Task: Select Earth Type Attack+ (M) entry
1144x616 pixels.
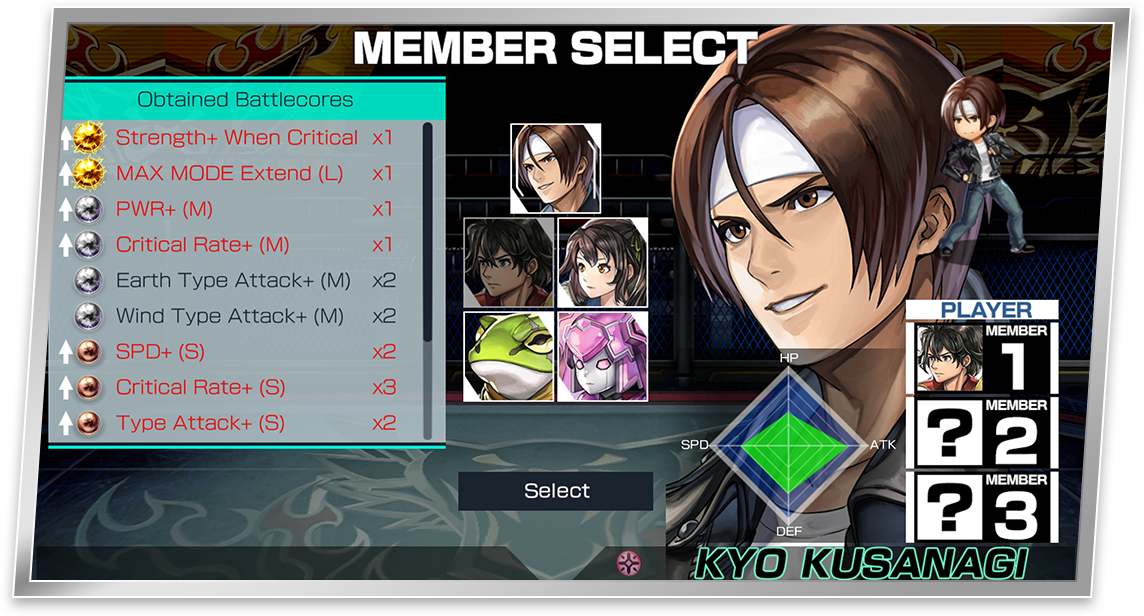Action: [233, 280]
